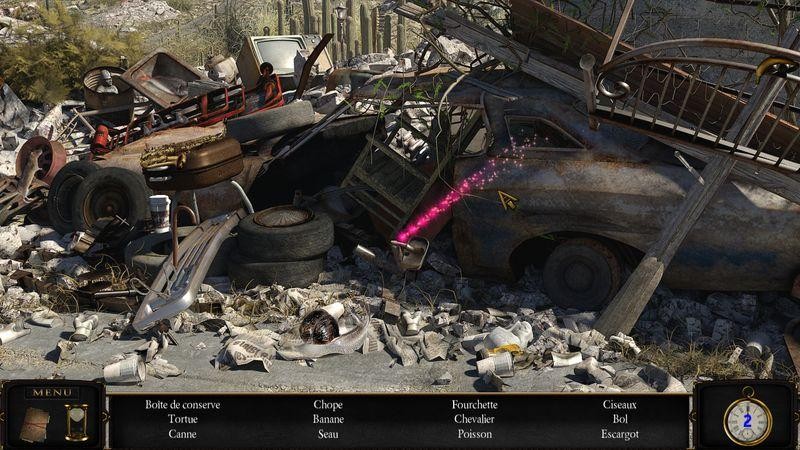Select 'Ciseaux' in the object list

point(620,405)
